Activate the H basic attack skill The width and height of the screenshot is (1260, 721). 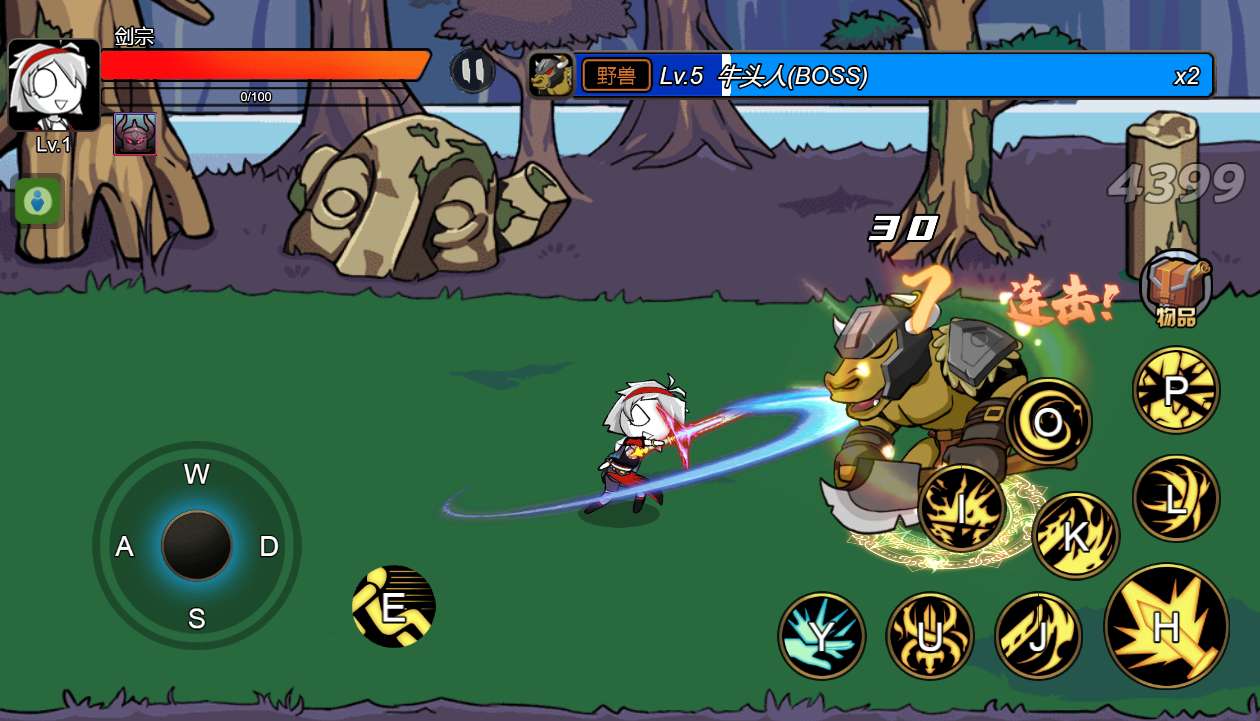(x=1166, y=626)
